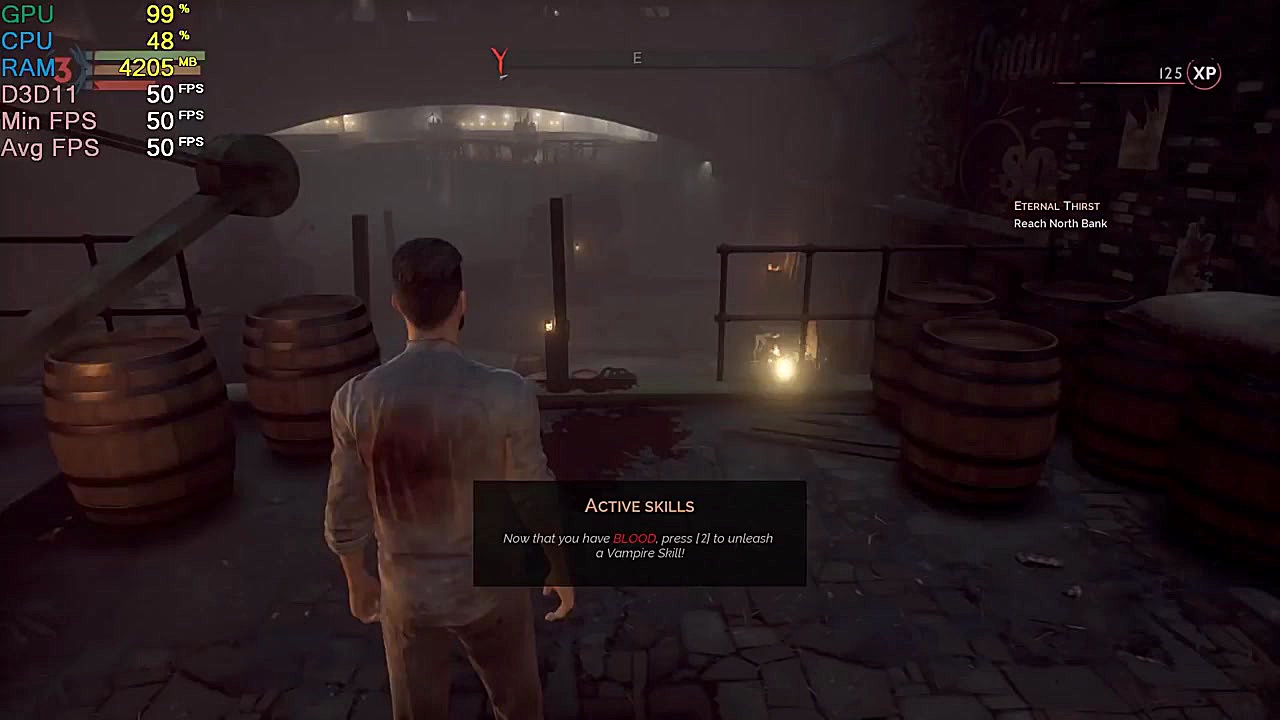
Task: Toggle the Min FPS overlay row
Action: [50, 120]
